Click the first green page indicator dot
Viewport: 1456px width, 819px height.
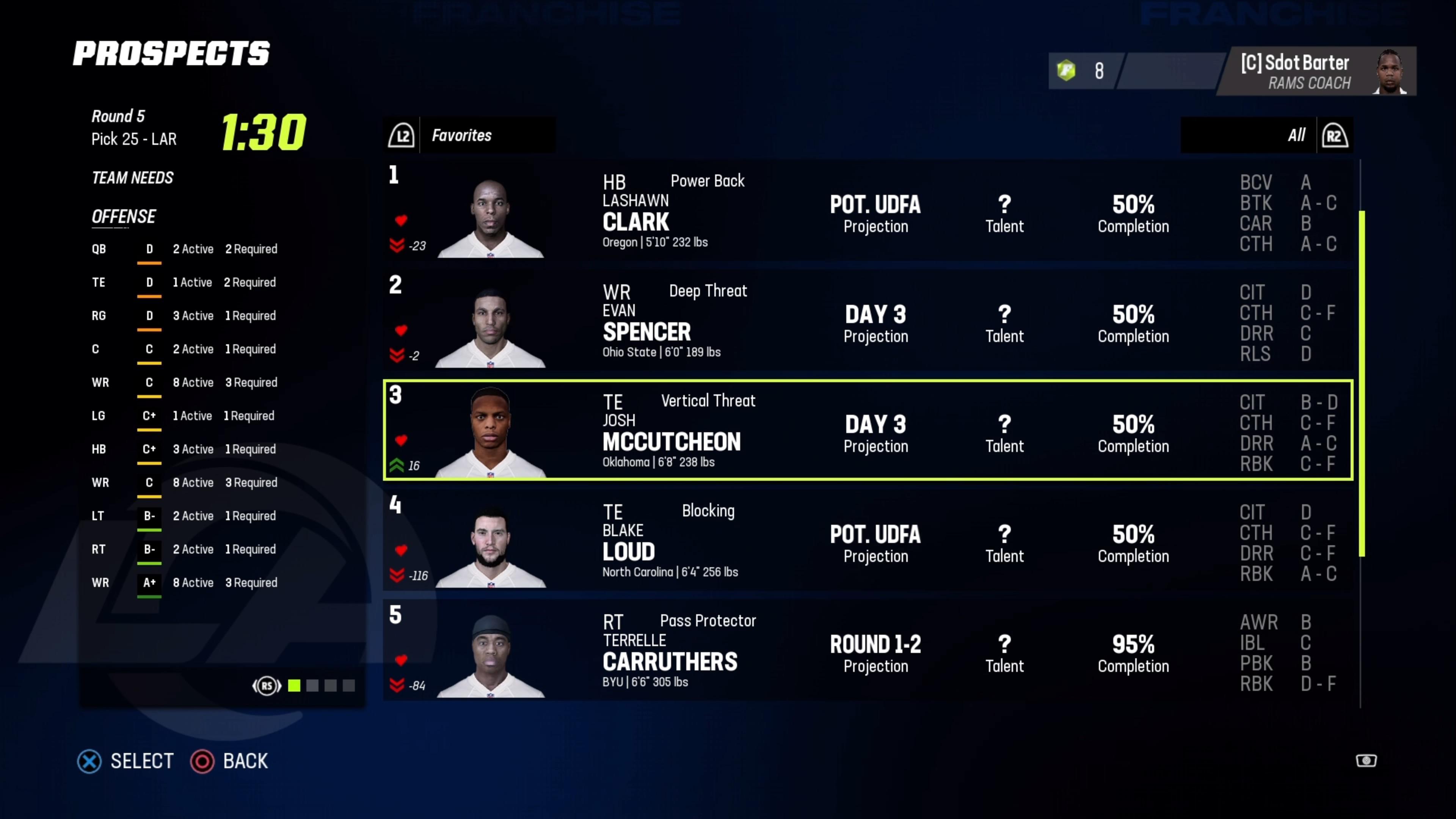(x=295, y=686)
